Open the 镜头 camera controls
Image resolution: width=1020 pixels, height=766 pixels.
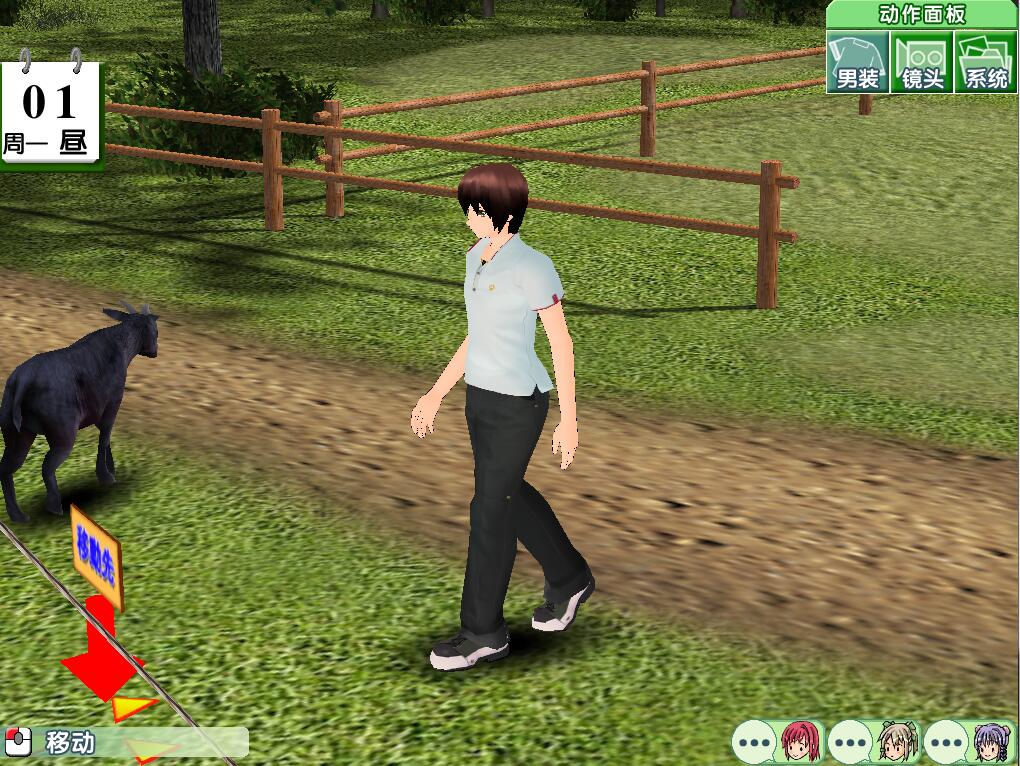pyautogui.click(x=922, y=62)
